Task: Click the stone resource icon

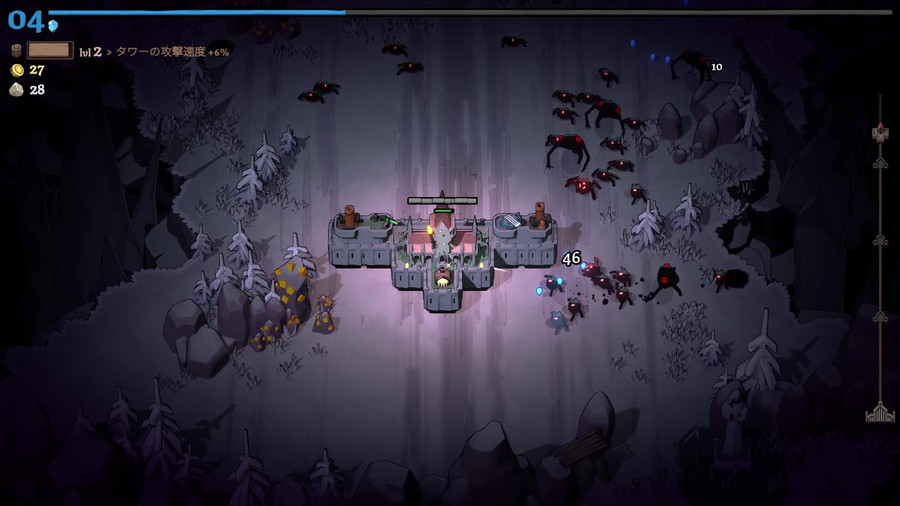Action: (x=16, y=90)
